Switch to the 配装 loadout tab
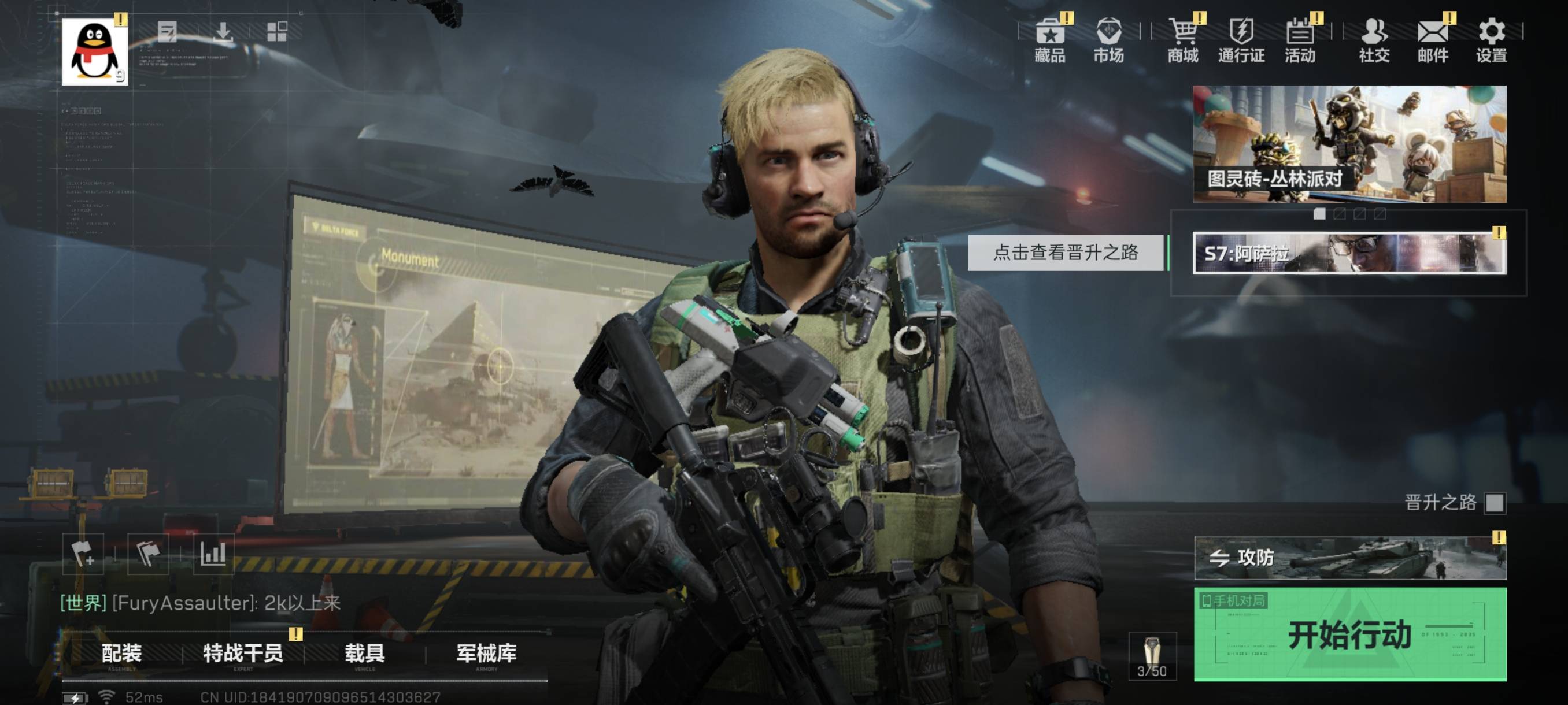Image resolution: width=1568 pixels, height=705 pixels. click(122, 654)
